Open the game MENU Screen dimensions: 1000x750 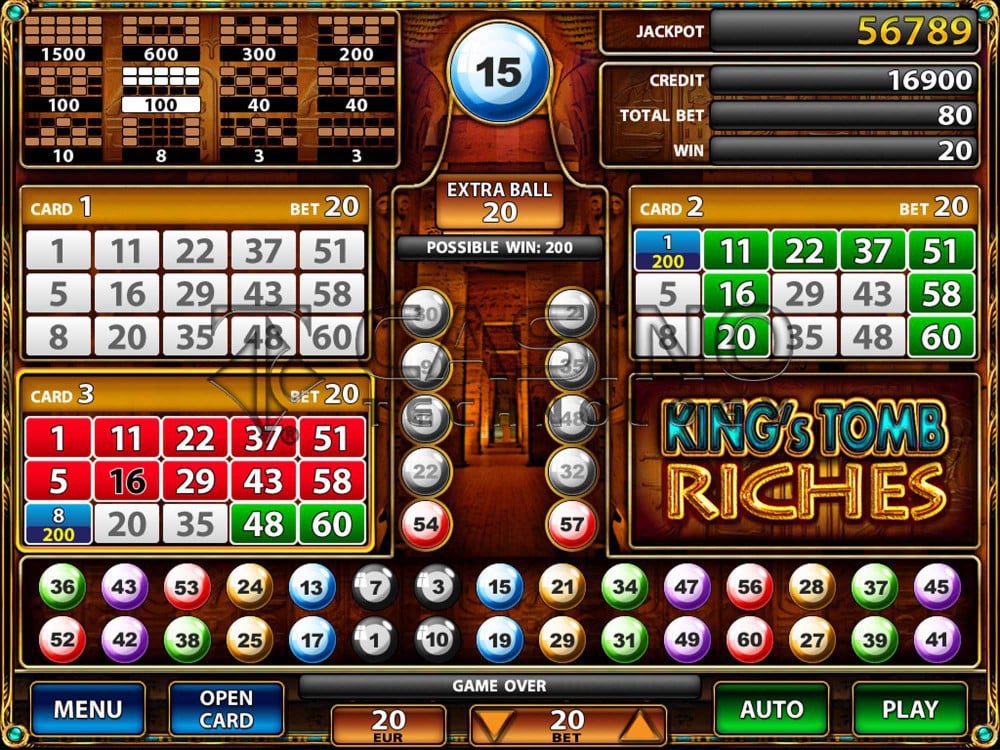coord(87,709)
